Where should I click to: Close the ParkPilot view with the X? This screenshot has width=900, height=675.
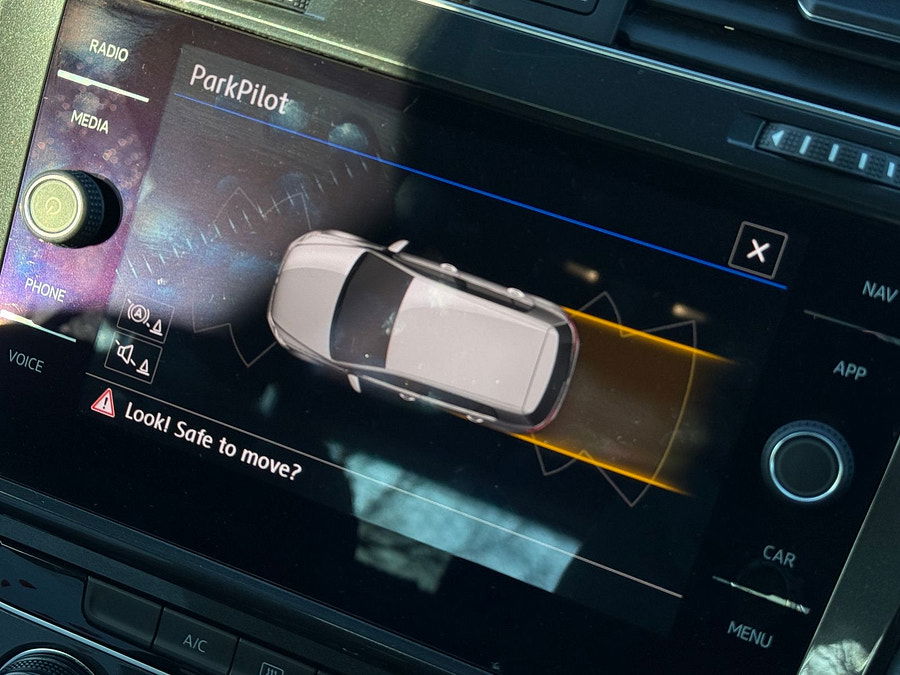point(757,250)
